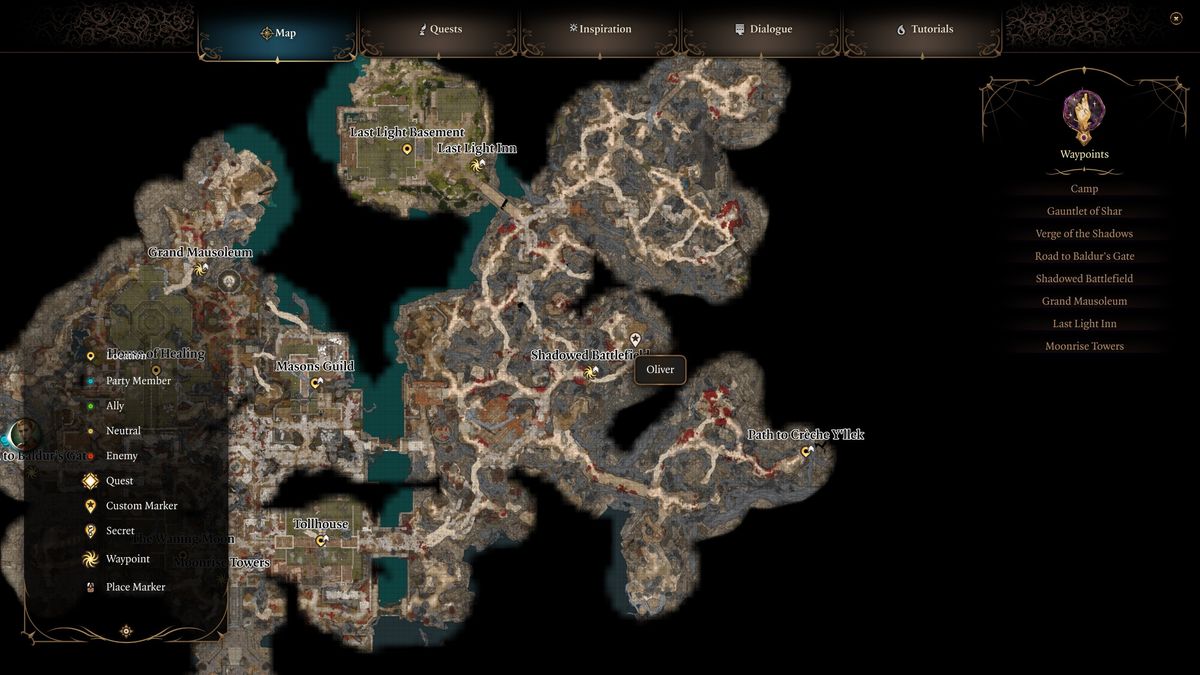Show the Tutorials tab
Image resolution: width=1200 pixels, height=675 pixels.
tap(924, 30)
